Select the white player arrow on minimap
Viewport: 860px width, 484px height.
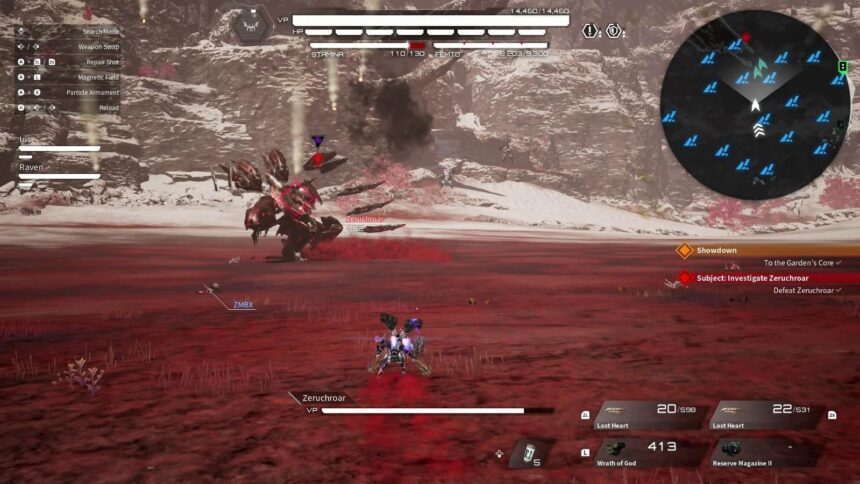tap(756, 104)
